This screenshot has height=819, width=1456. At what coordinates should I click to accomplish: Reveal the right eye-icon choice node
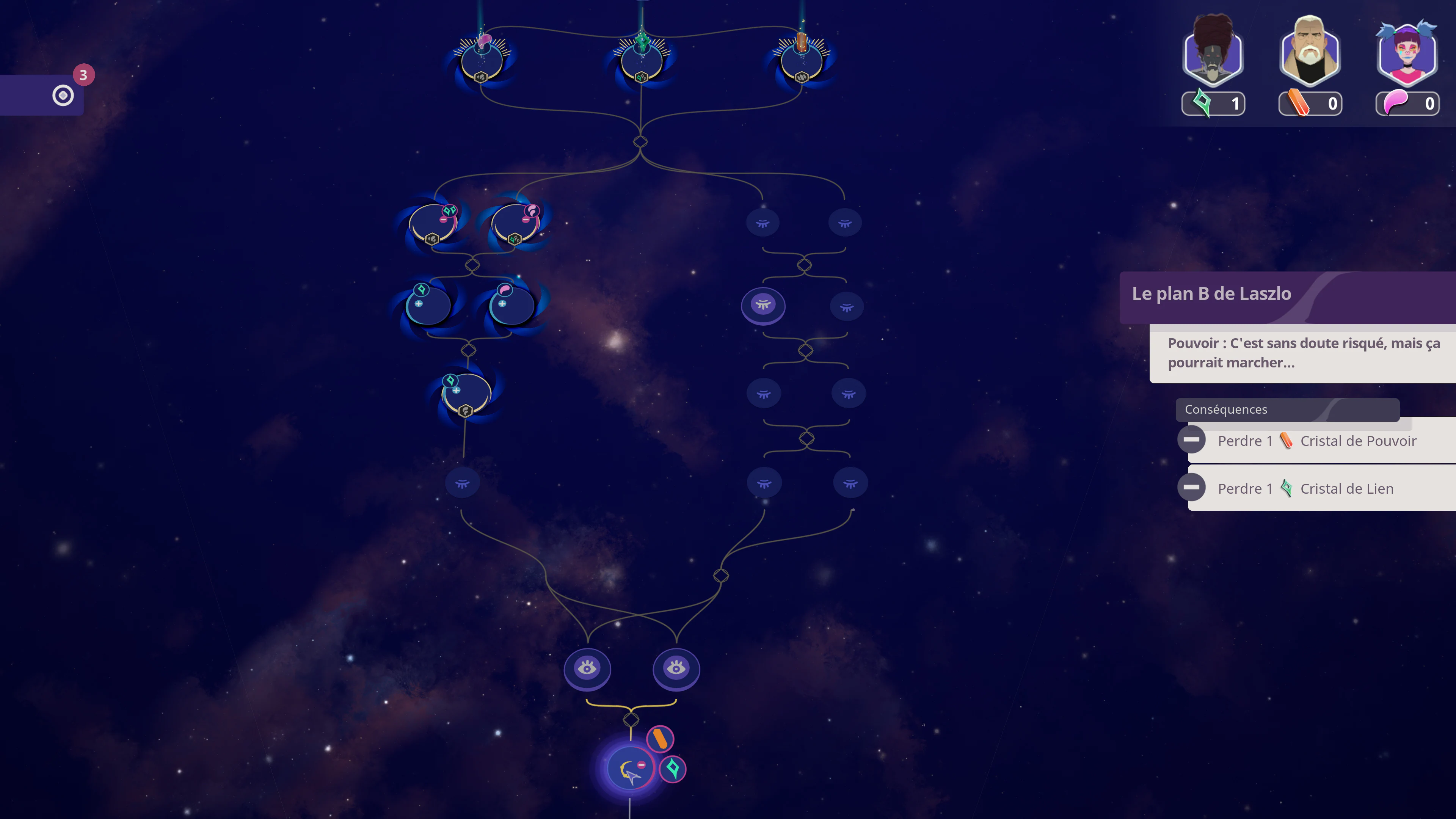(x=676, y=668)
